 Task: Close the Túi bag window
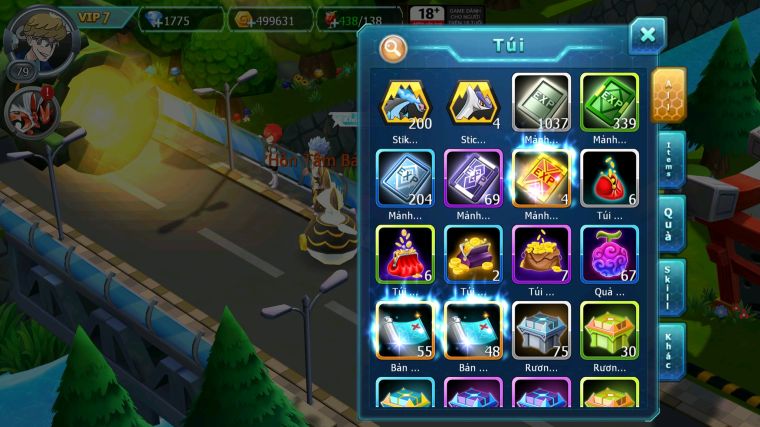coord(647,35)
